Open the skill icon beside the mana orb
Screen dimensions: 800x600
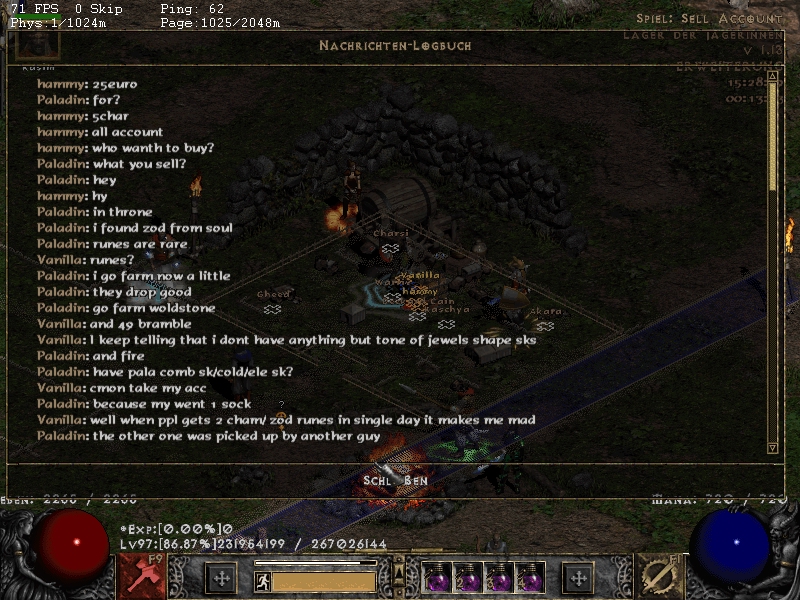pyautogui.click(x=659, y=577)
